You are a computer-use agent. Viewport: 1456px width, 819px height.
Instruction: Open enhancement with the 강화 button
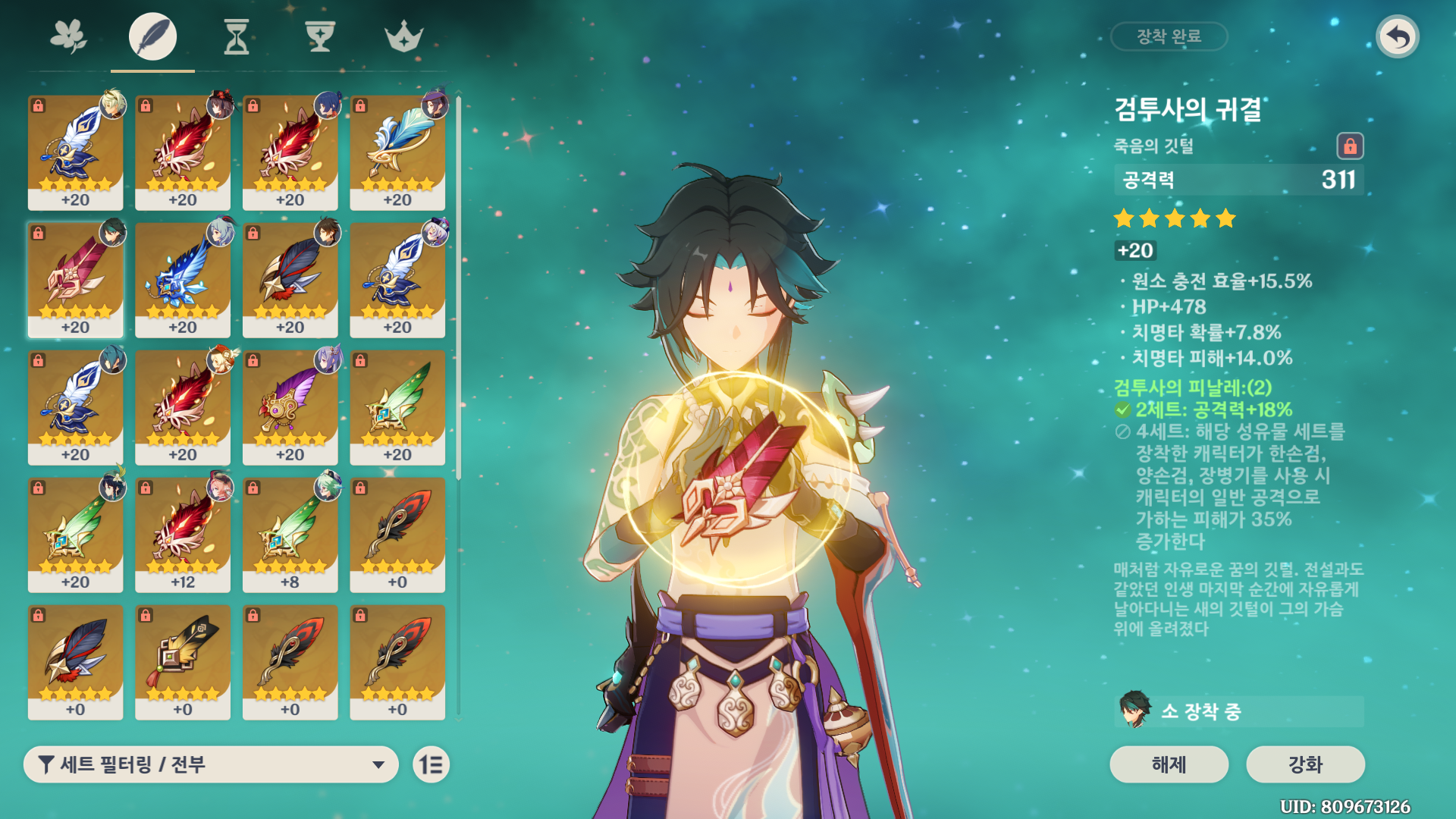pos(1305,764)
